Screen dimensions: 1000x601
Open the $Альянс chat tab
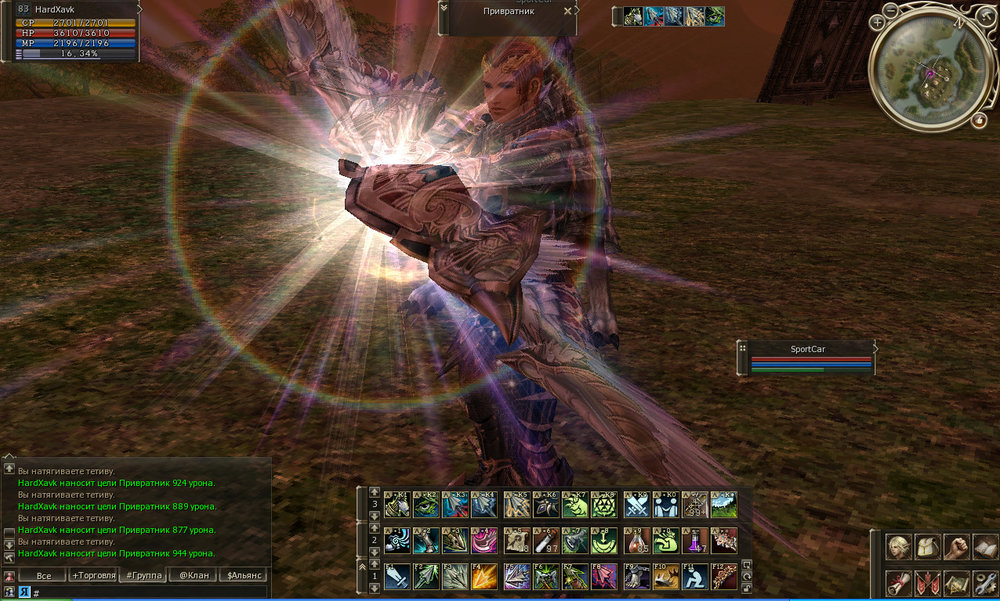[x=244, y=575]
